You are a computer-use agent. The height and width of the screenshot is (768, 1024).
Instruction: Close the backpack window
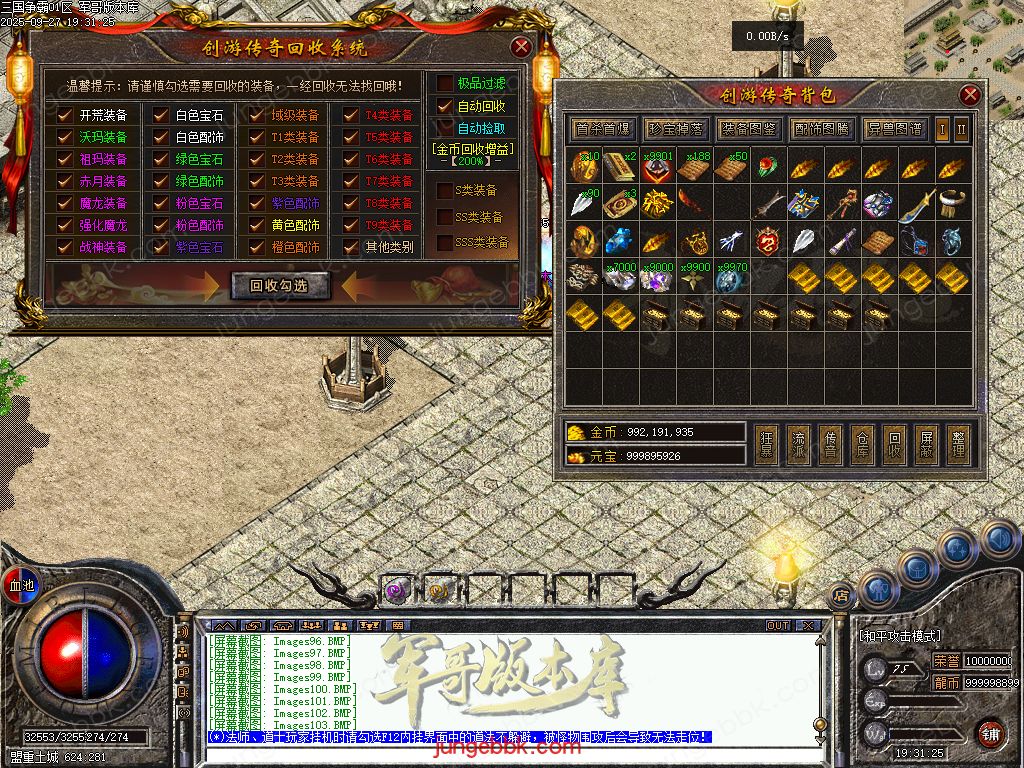click(970, 95)
